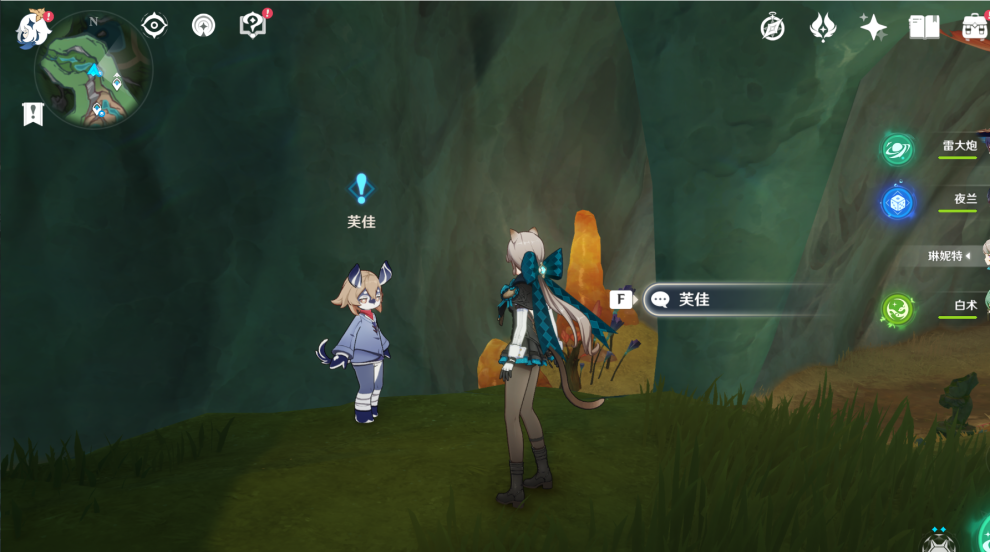This screenshot has width=990, height=552.
Task: Open the quest banner icon
Action: pos(33,114)
